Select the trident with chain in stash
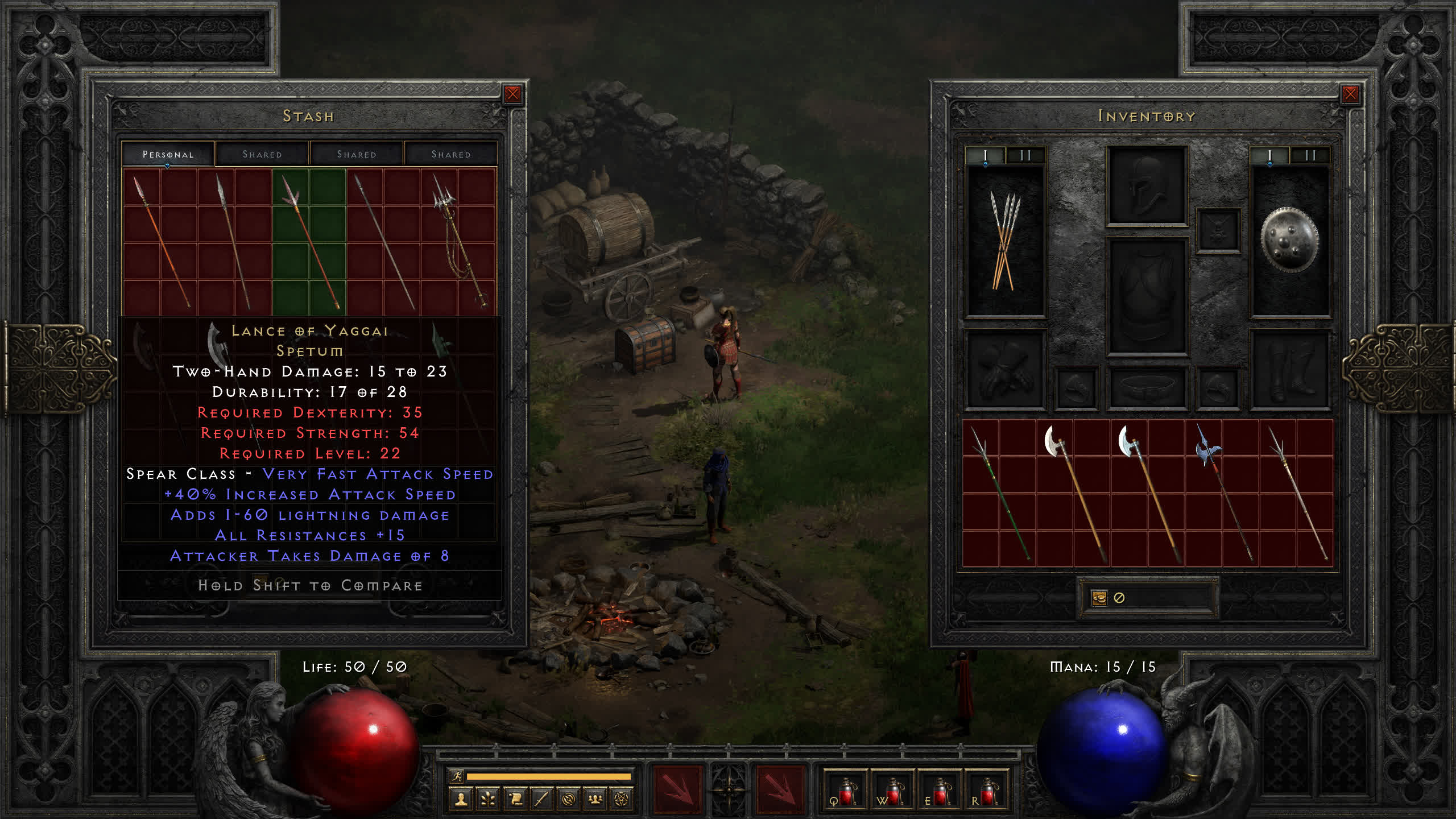Screen dimensions: 1456x819 point(458,242)
